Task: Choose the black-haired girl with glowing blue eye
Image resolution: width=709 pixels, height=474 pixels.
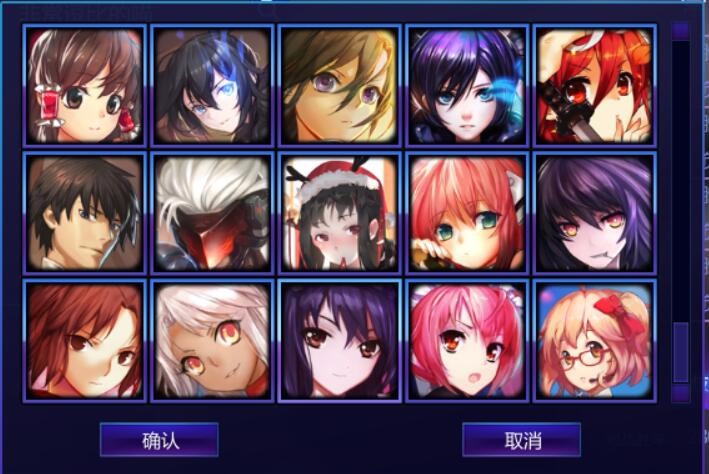Action: point(212,85)
